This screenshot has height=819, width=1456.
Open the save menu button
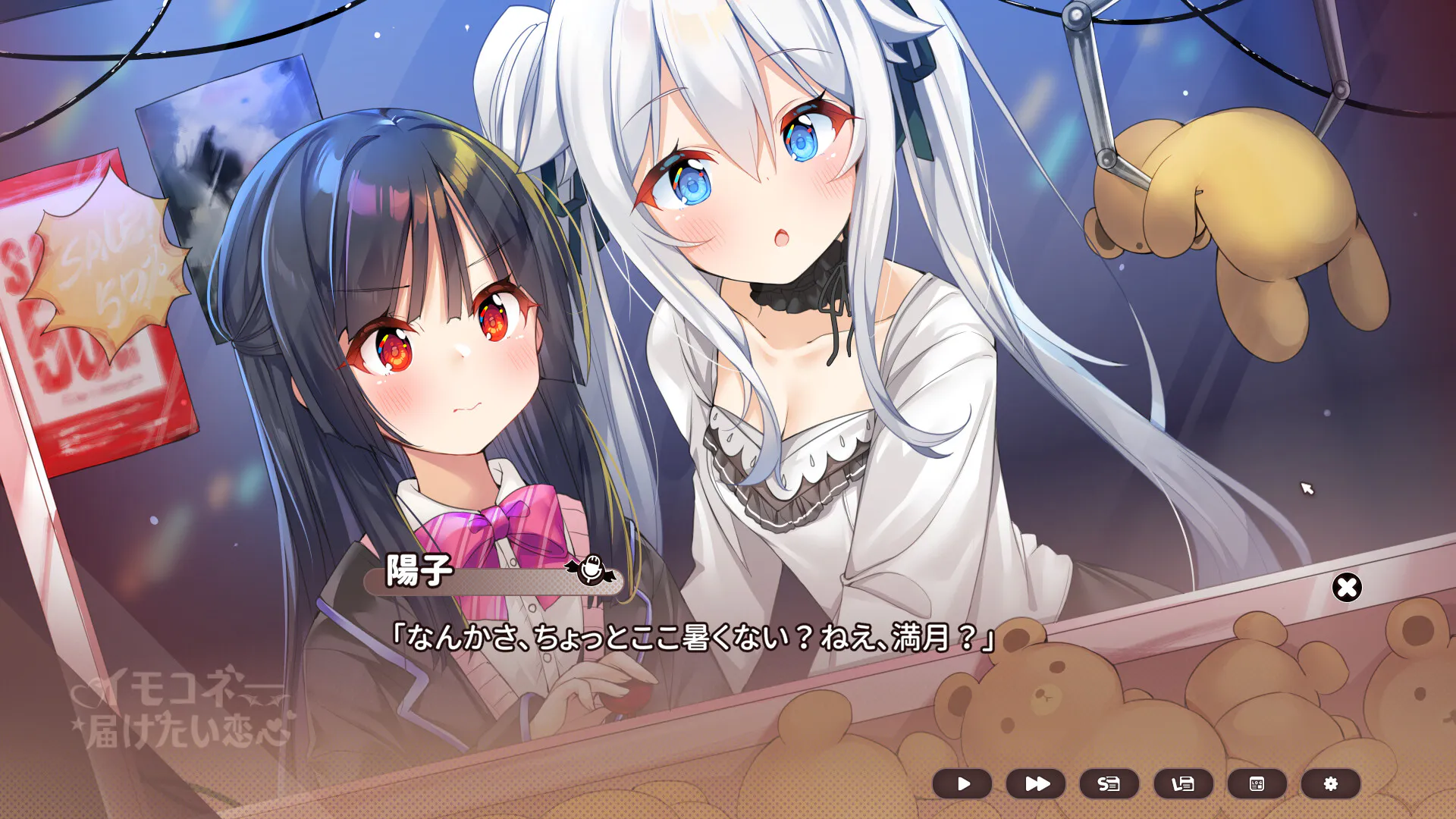tap(1109, 784)
